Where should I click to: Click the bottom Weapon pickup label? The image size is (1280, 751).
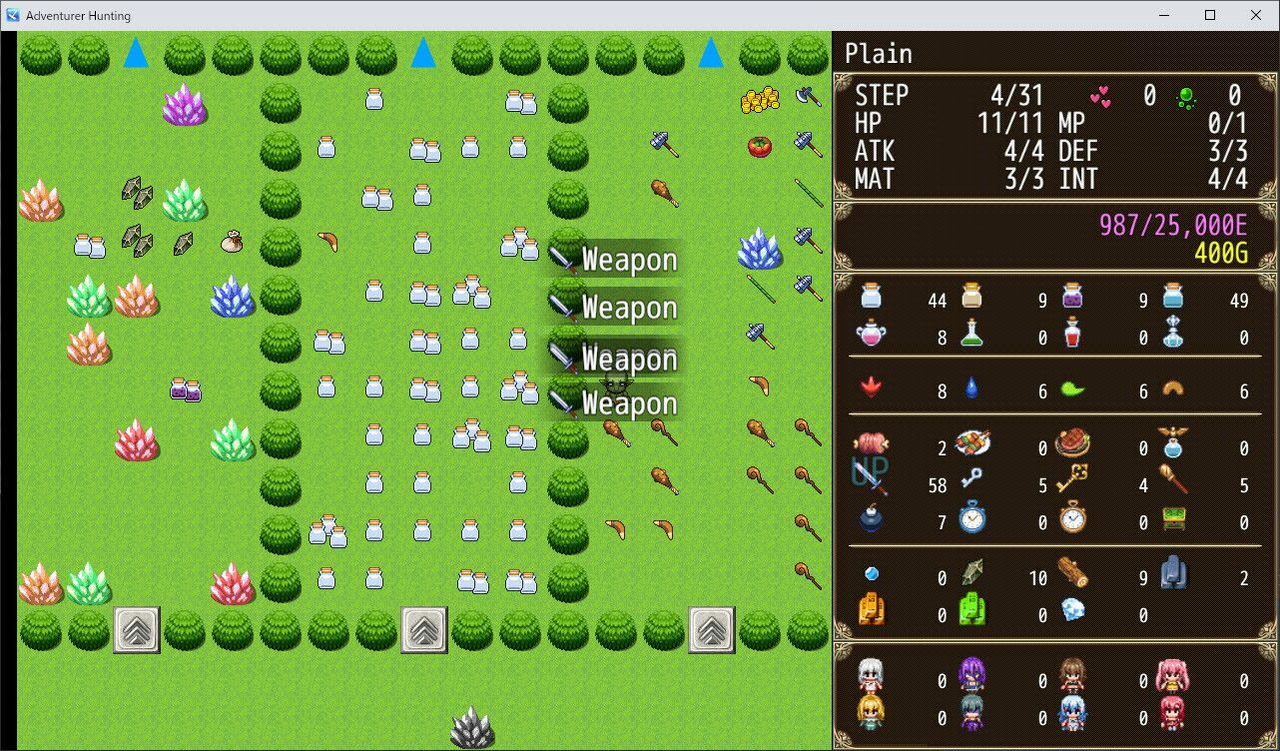(628, 403)
